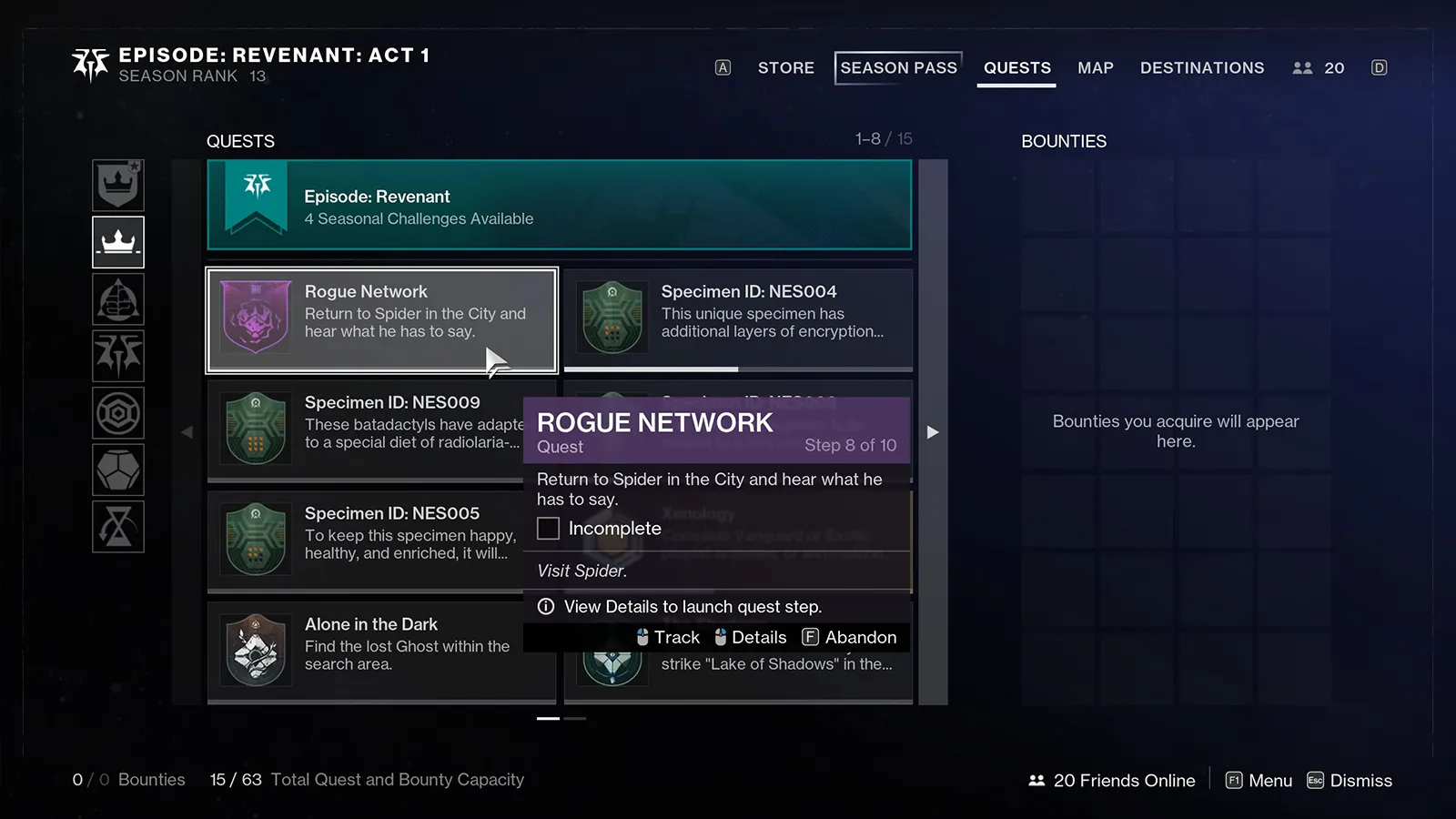The image size is (1456, 819).
Task: Click the info icon next to View Details
Action: pos(545,606)
